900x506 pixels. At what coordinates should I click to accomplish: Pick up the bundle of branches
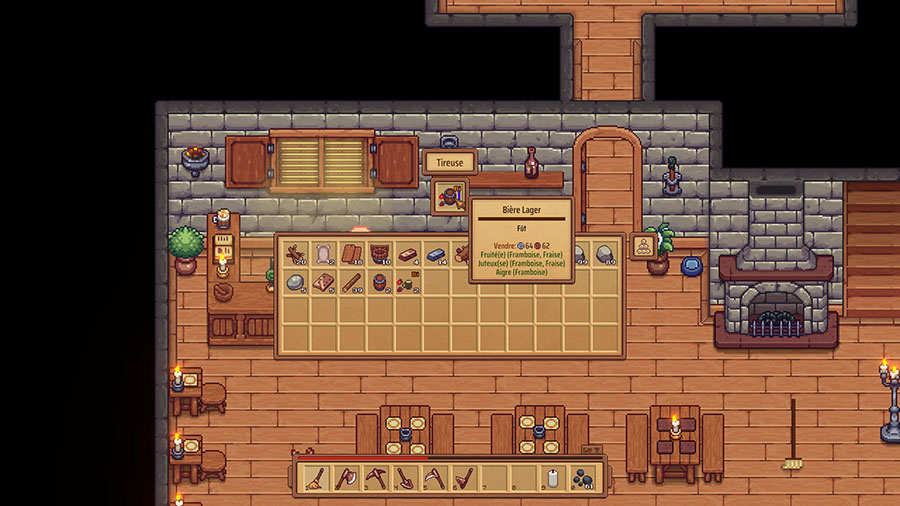pyautogui.click(x=295, y=253)
